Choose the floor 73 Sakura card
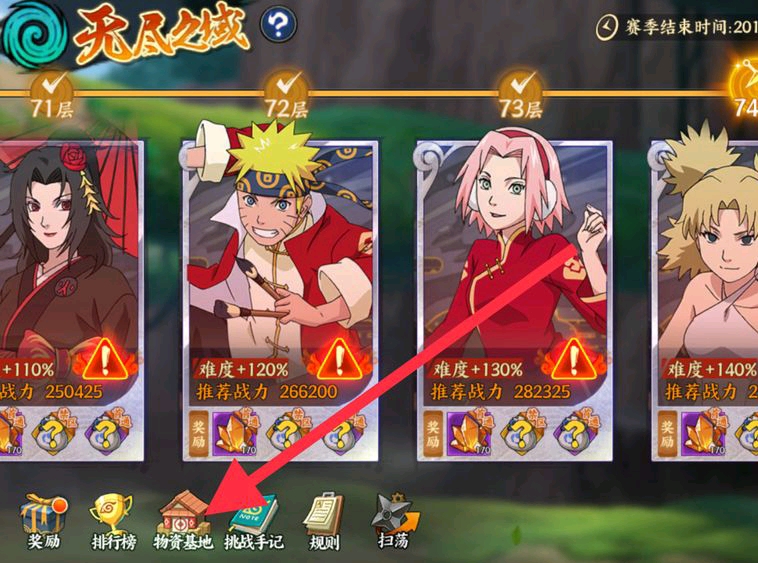 click(513, 260)
